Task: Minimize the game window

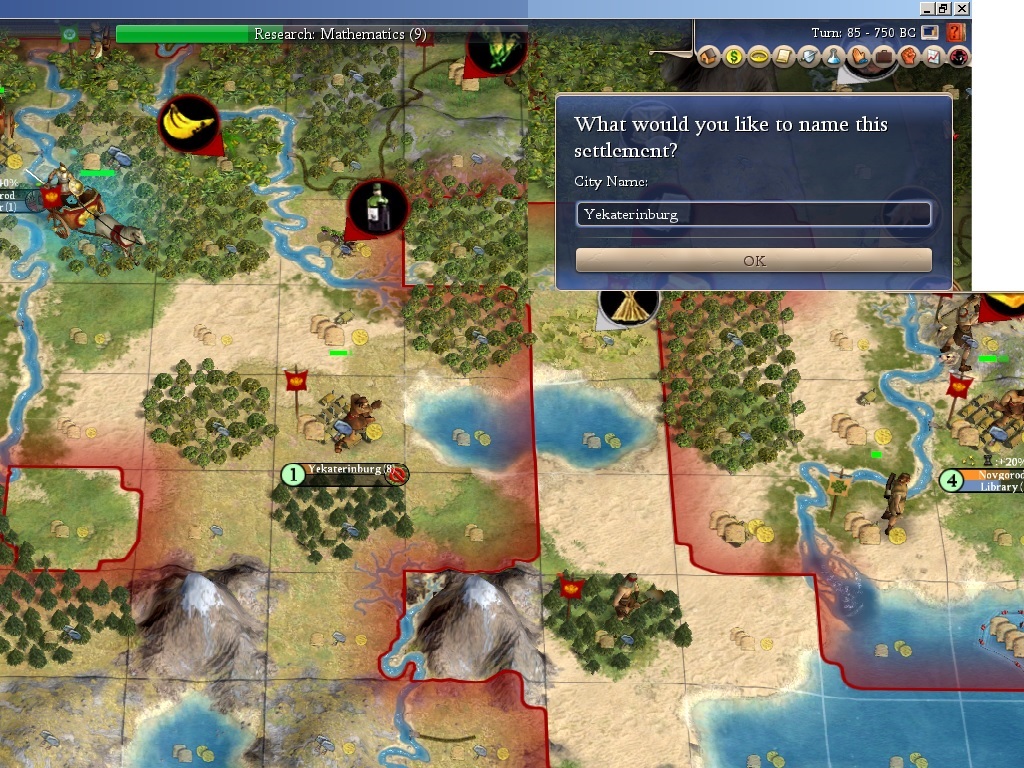Action: [927, 8]
